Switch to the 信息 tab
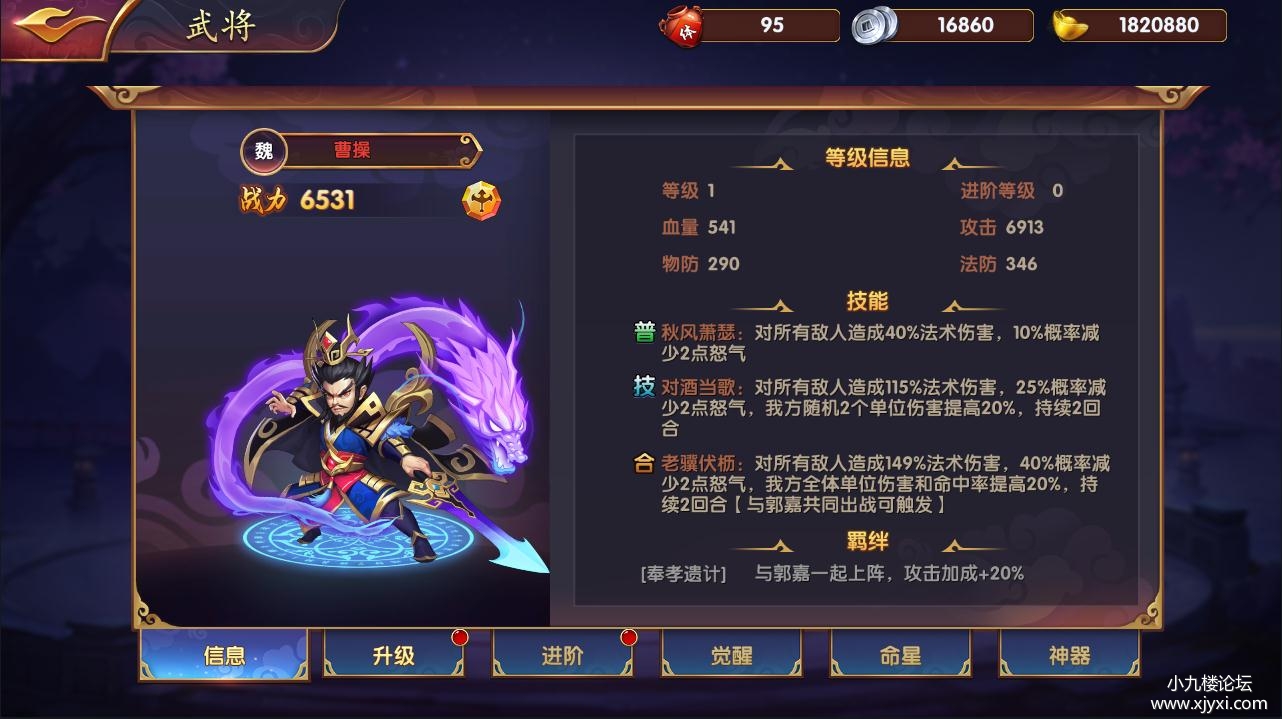 [x=224, y=656]
